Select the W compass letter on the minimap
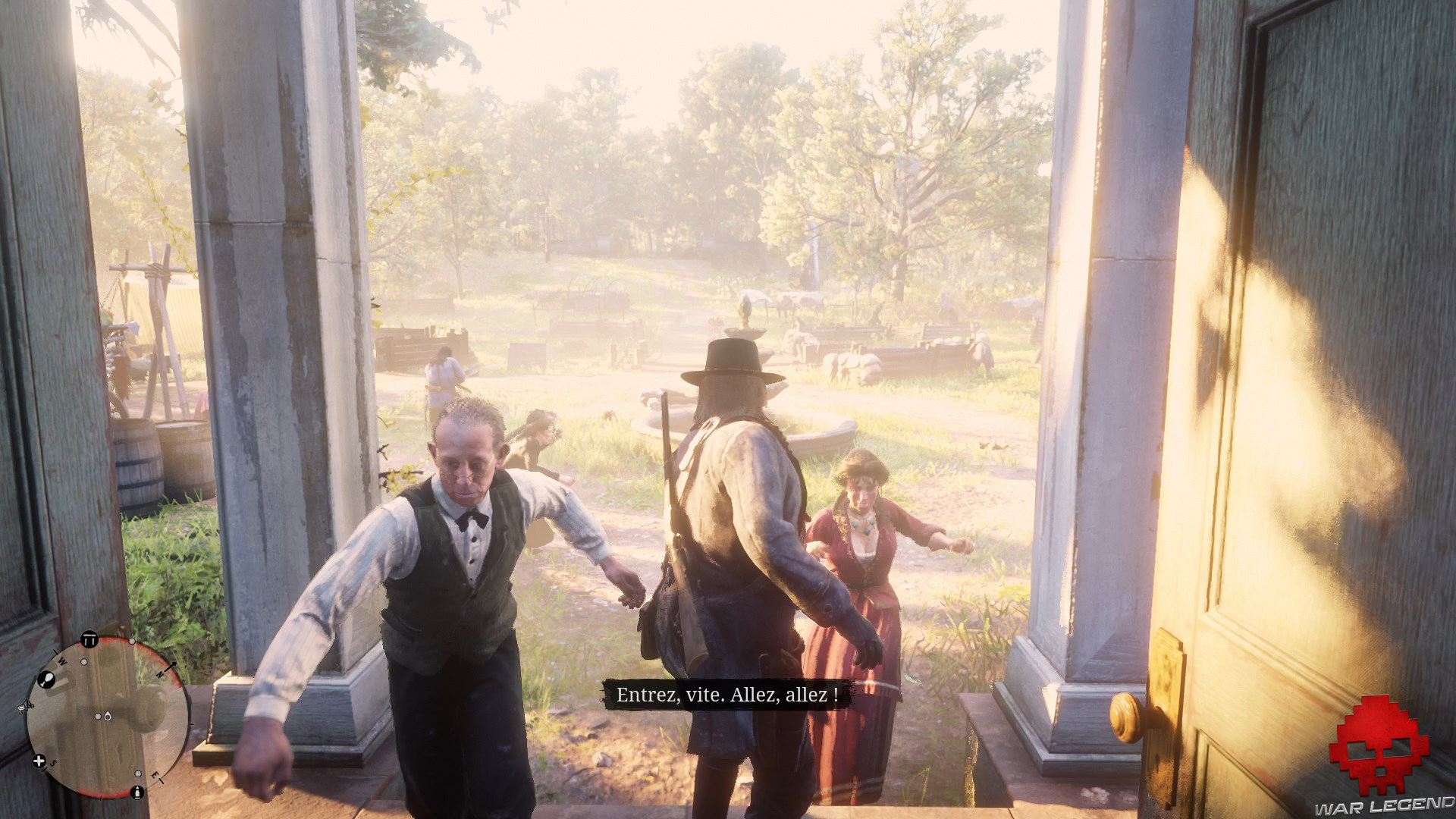 tap(61, 660)
